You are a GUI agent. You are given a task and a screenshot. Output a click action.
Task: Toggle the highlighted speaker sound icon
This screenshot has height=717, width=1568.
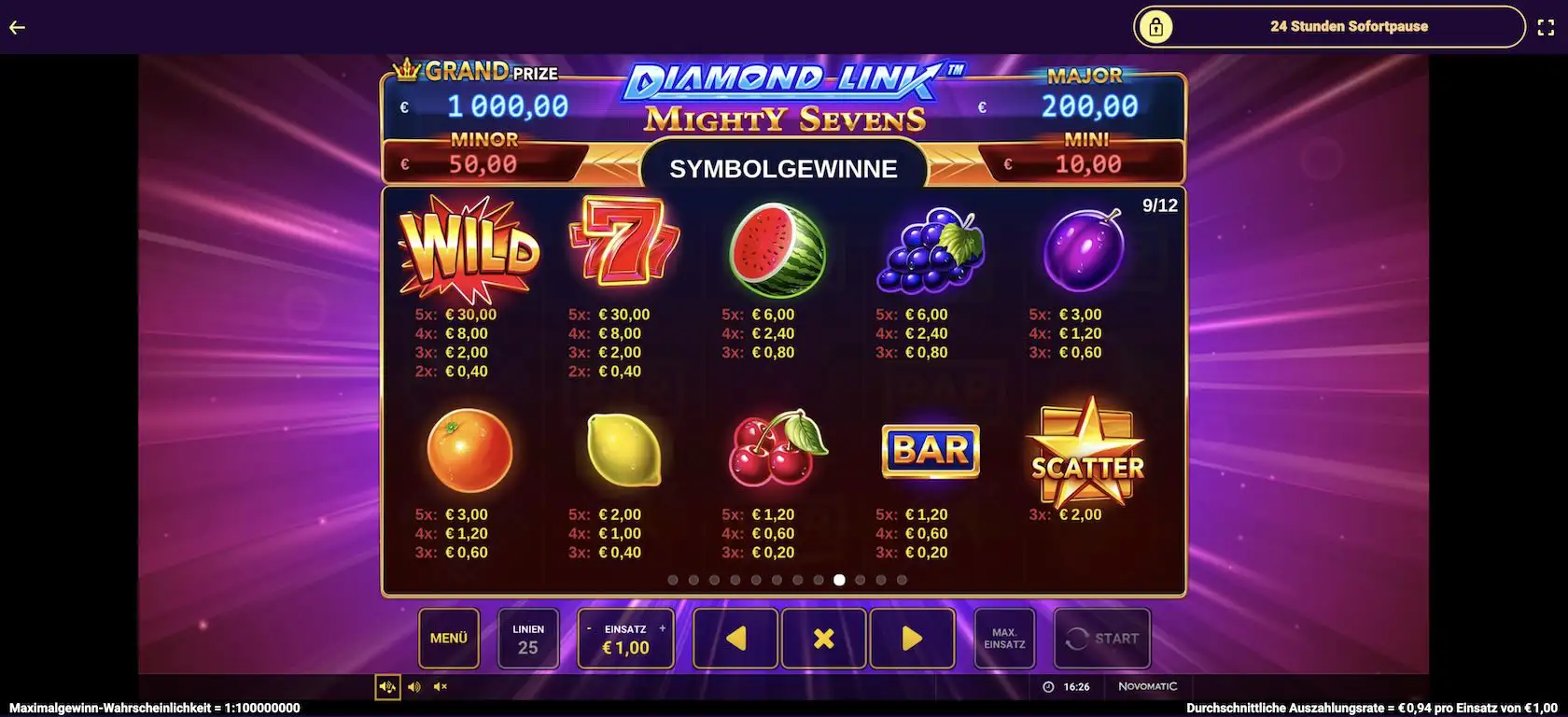tap(388, 686)
